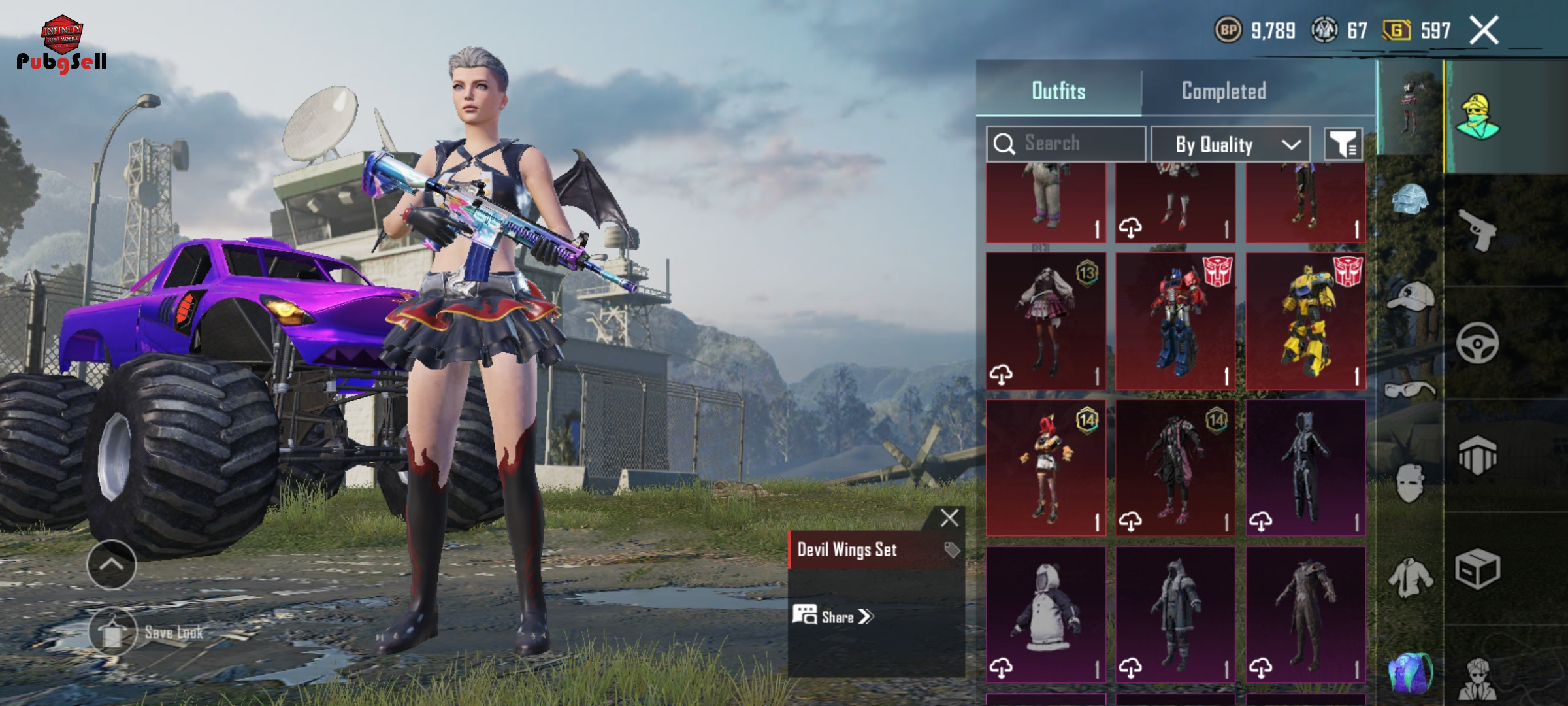Open the By Quality sort dropdown
The height and width of the screenshot is (706, 1568).
(x=1230, y=144)
